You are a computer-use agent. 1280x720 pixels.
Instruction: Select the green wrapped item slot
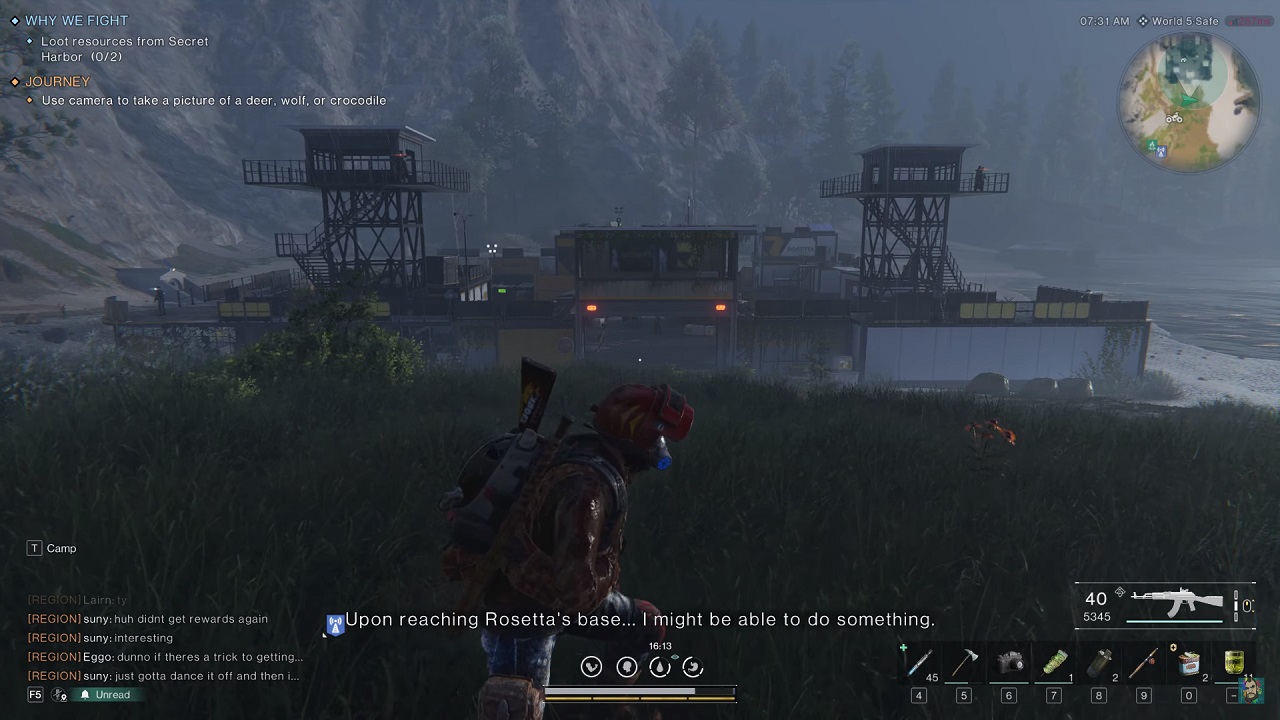1054,663
